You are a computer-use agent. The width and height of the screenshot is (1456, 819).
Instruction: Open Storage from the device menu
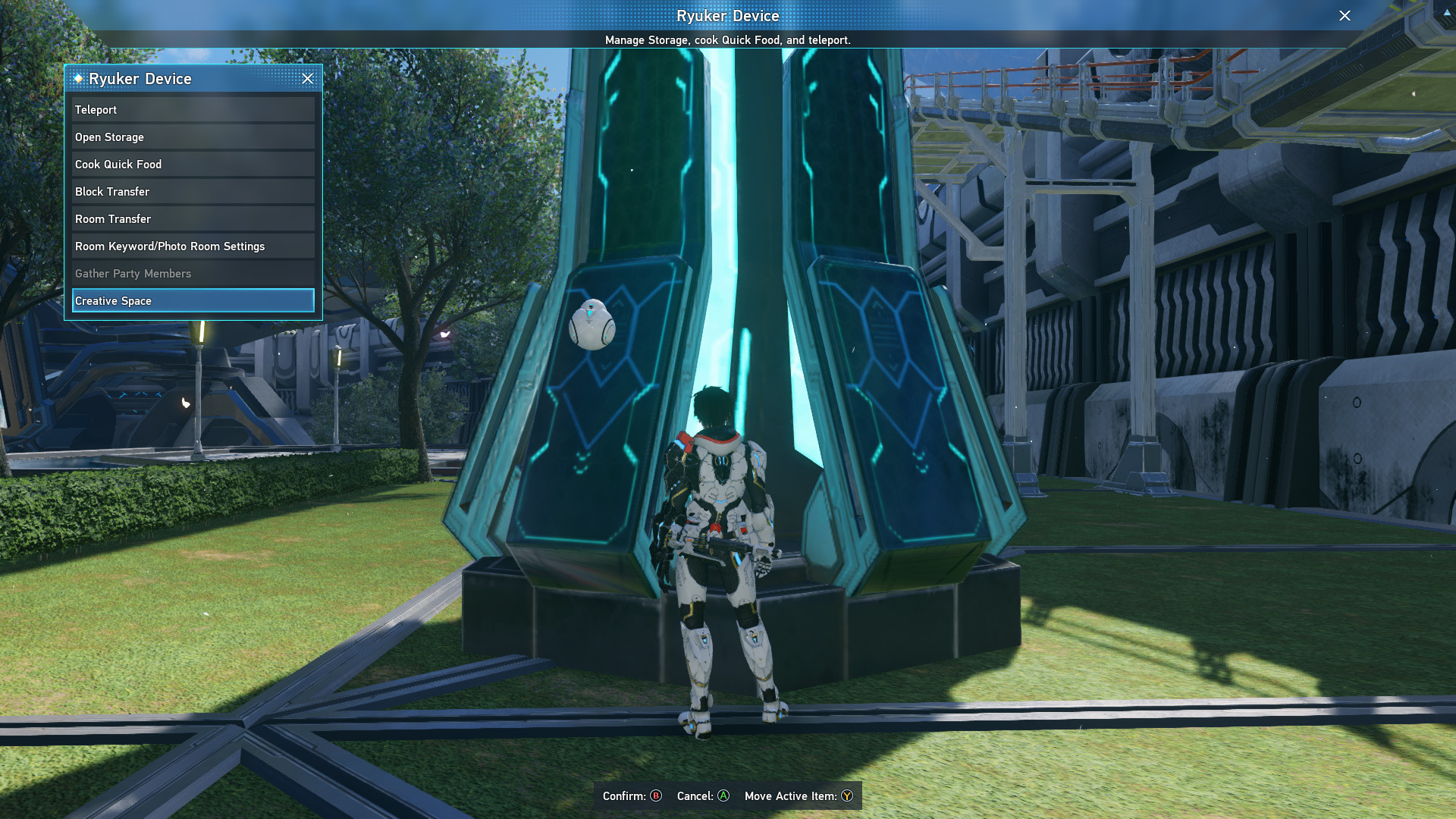193,137
